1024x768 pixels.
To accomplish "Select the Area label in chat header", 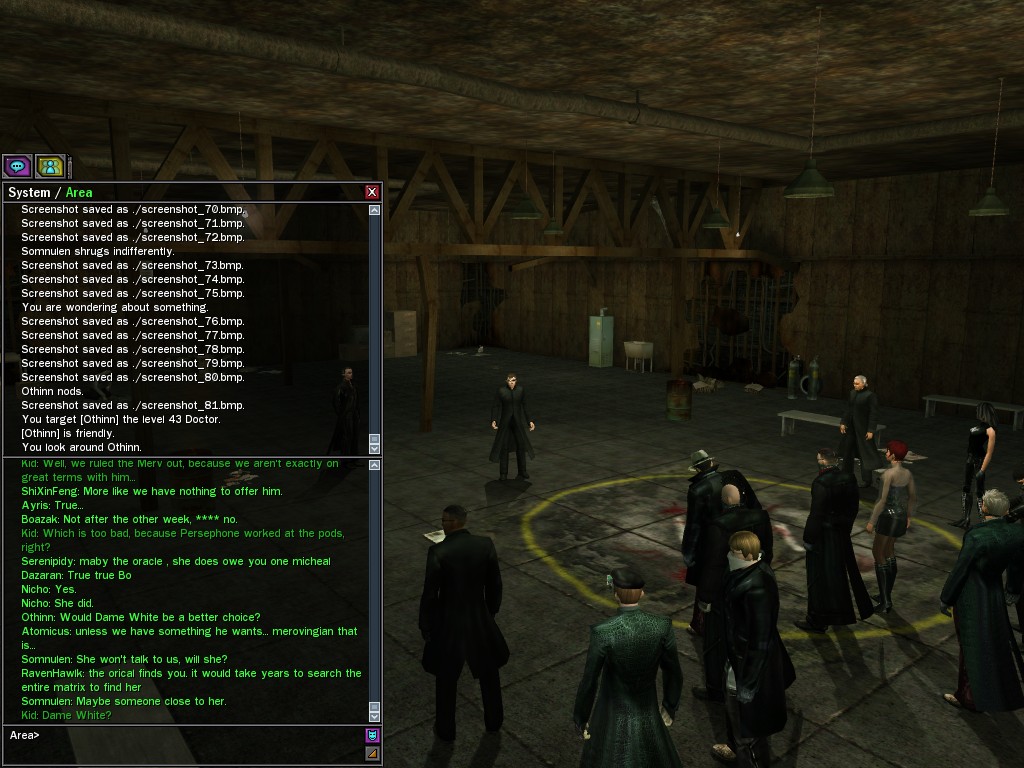I will (79, 192).
